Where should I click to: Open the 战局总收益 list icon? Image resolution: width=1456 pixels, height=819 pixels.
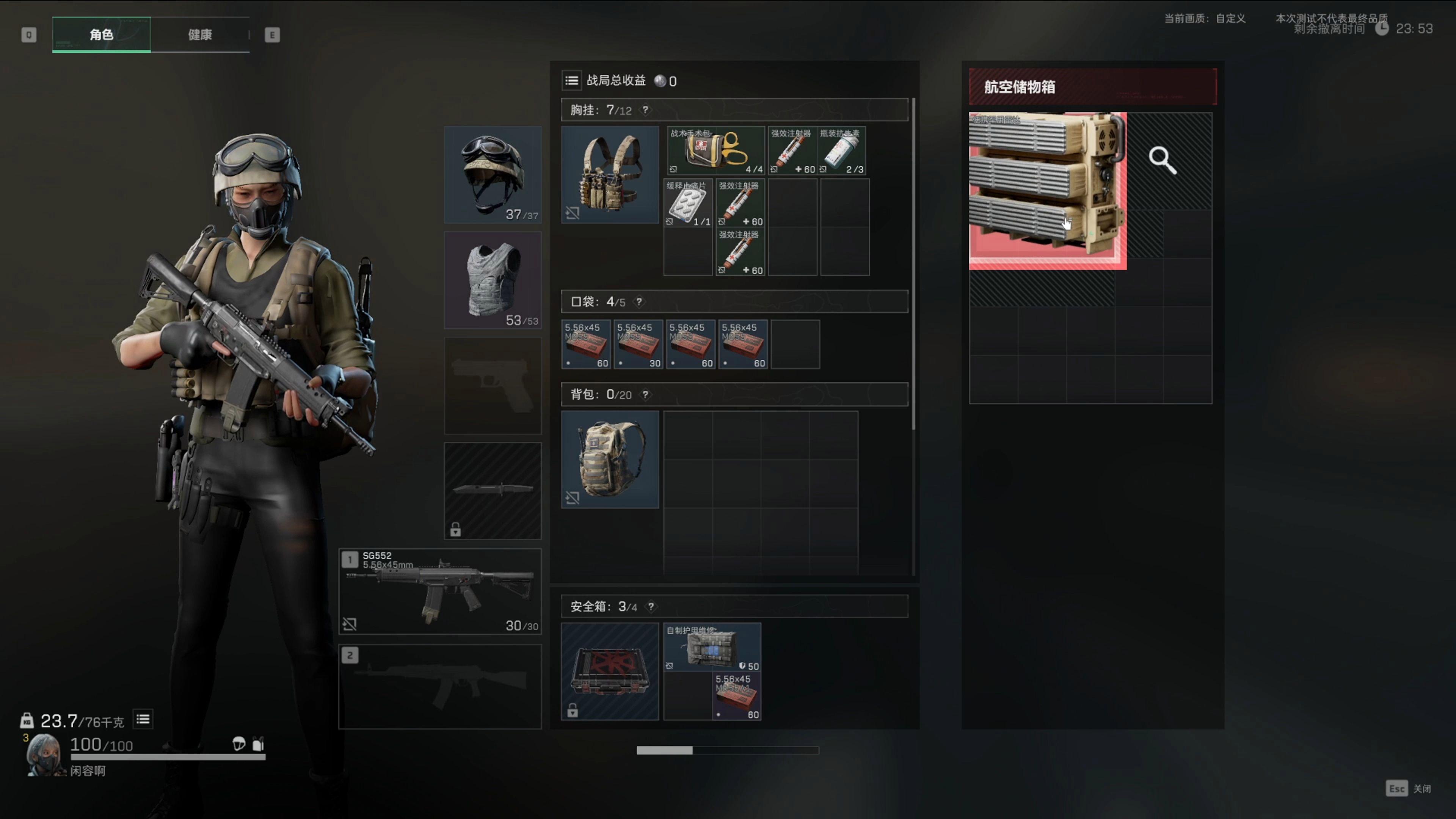pyautogui.click(x=571, y=81)
